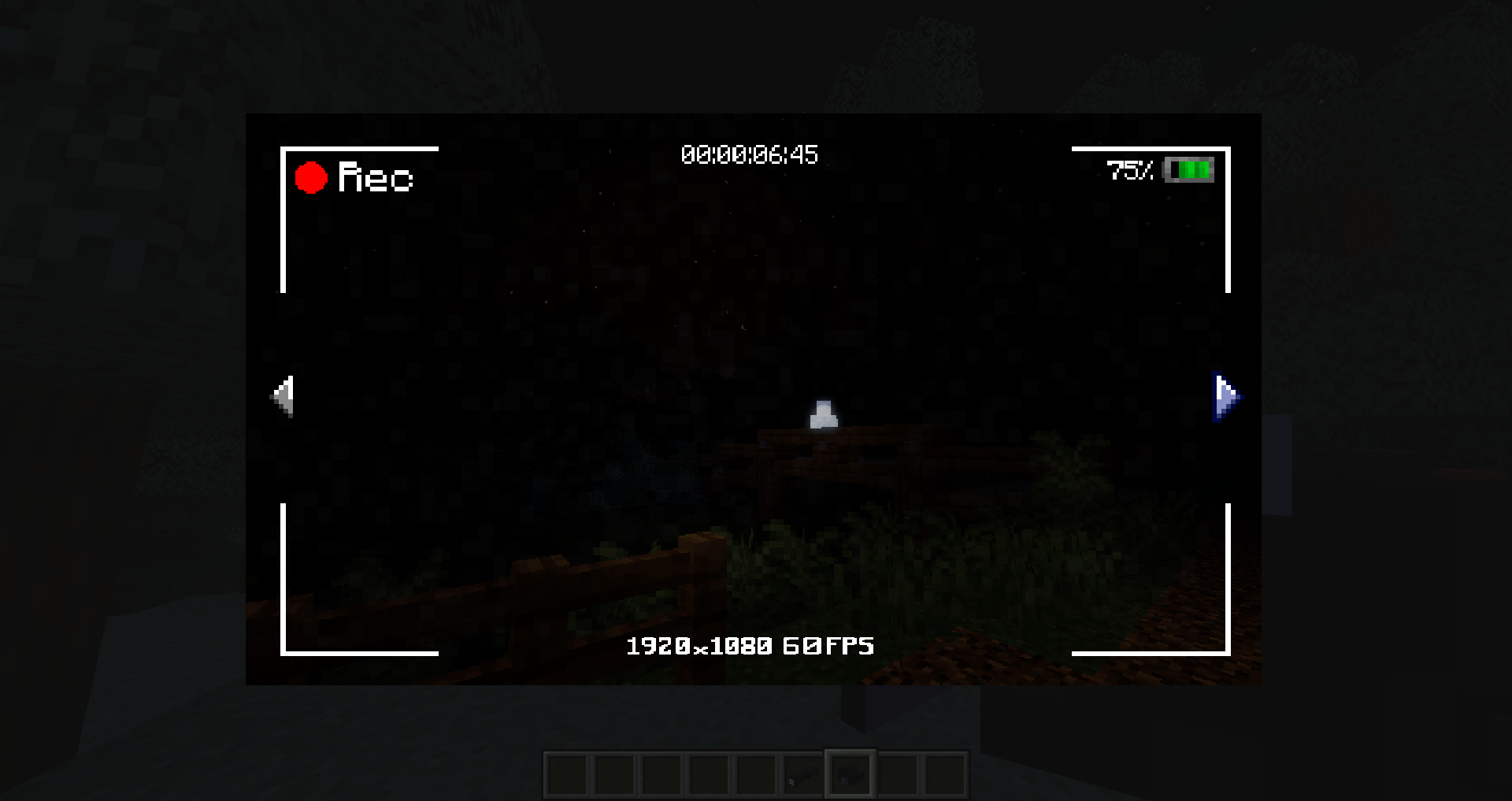Click the 1920x1080 60FPS text
This screenshot has height=801, width=1512.
pos(750,647)
